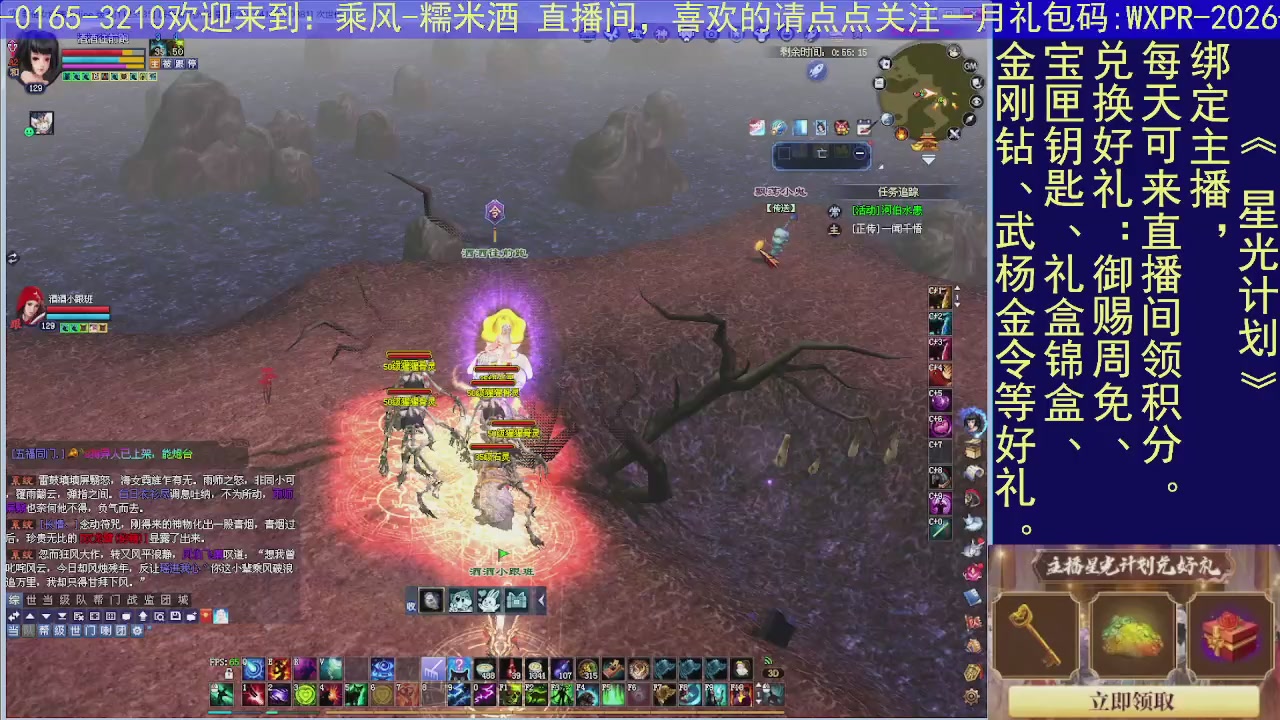
Task: Expand the minimap using the downward triangle arrow
Action: 928,158
